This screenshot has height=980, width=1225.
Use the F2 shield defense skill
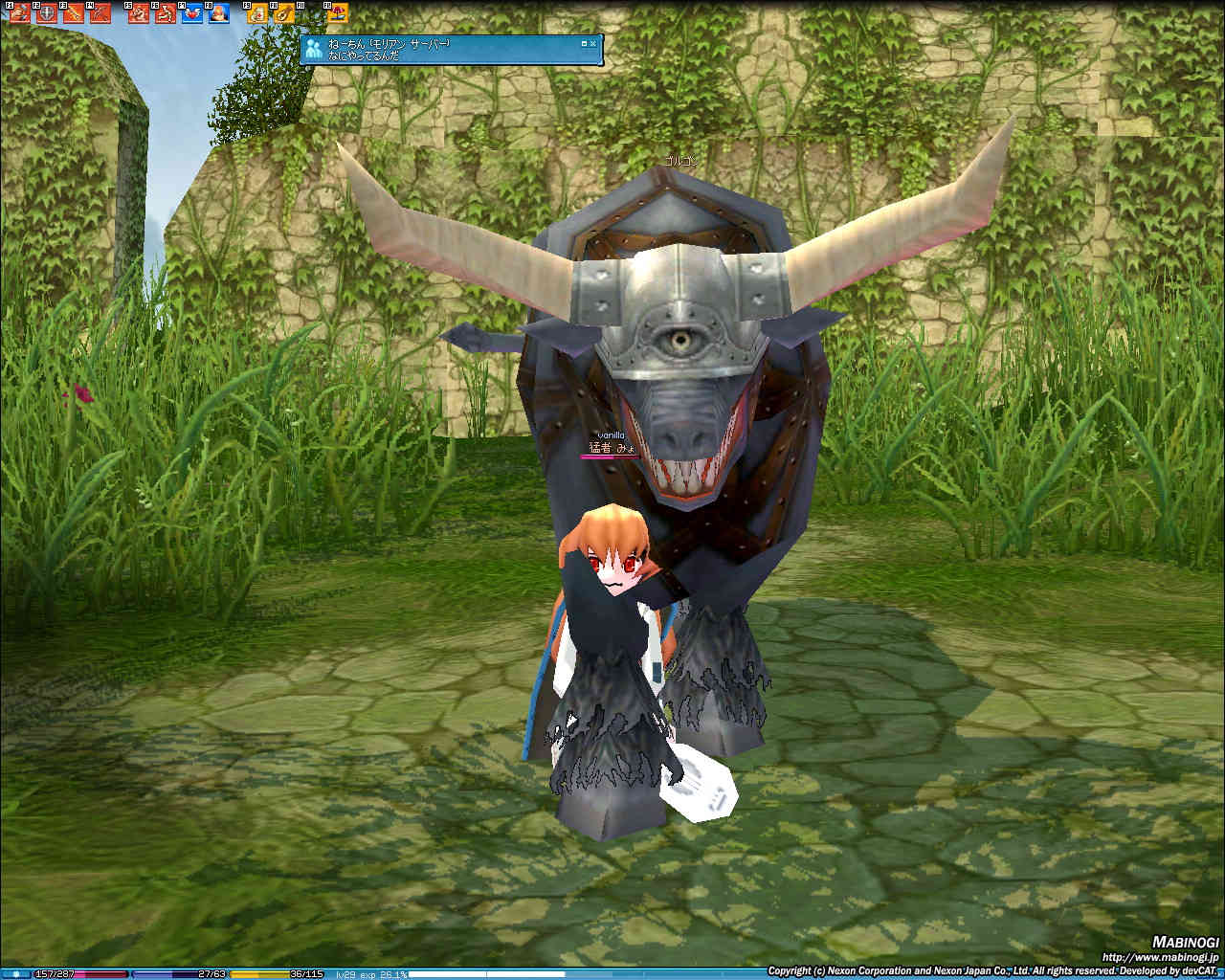coord(47,13)
